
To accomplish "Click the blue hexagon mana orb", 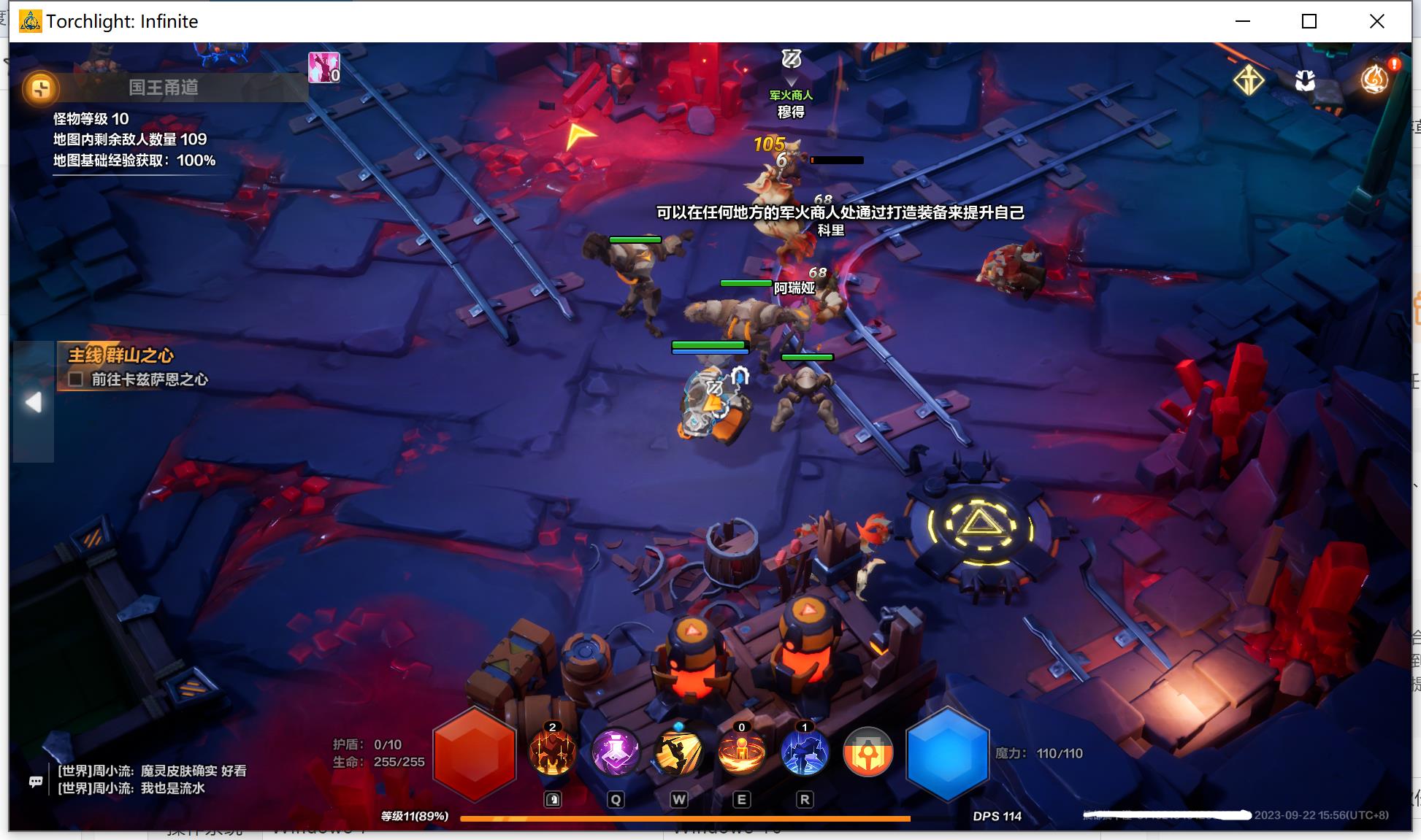I will click(x=947, y=753).
